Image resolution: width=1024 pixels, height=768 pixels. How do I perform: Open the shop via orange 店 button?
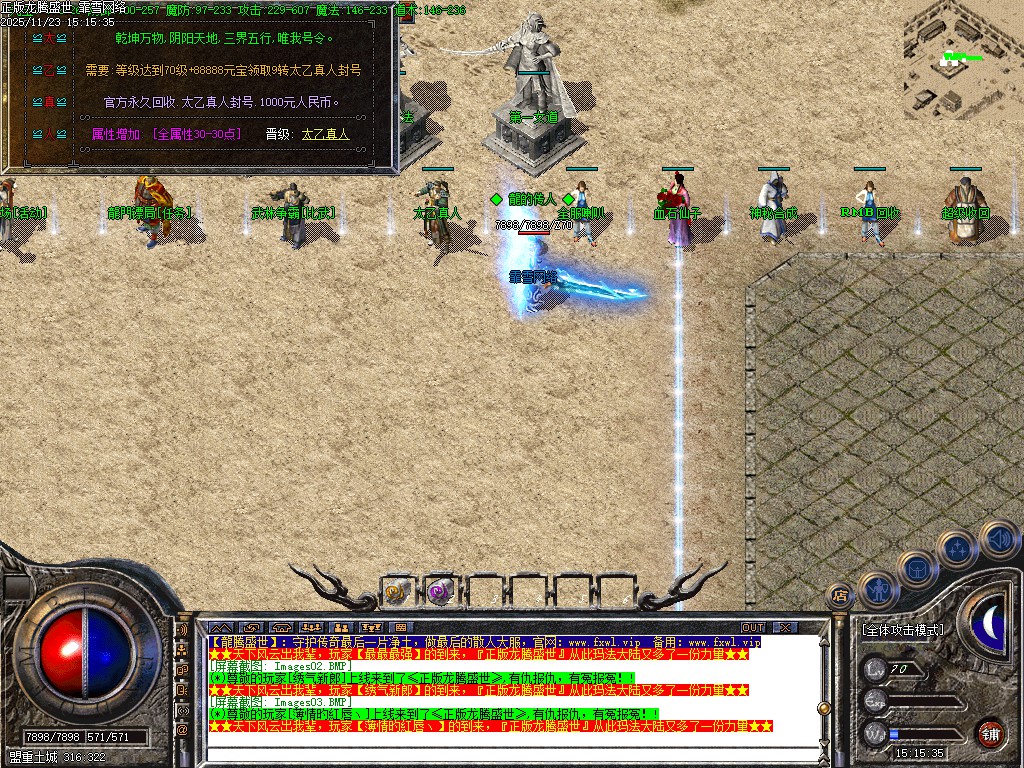coord(840,596)
